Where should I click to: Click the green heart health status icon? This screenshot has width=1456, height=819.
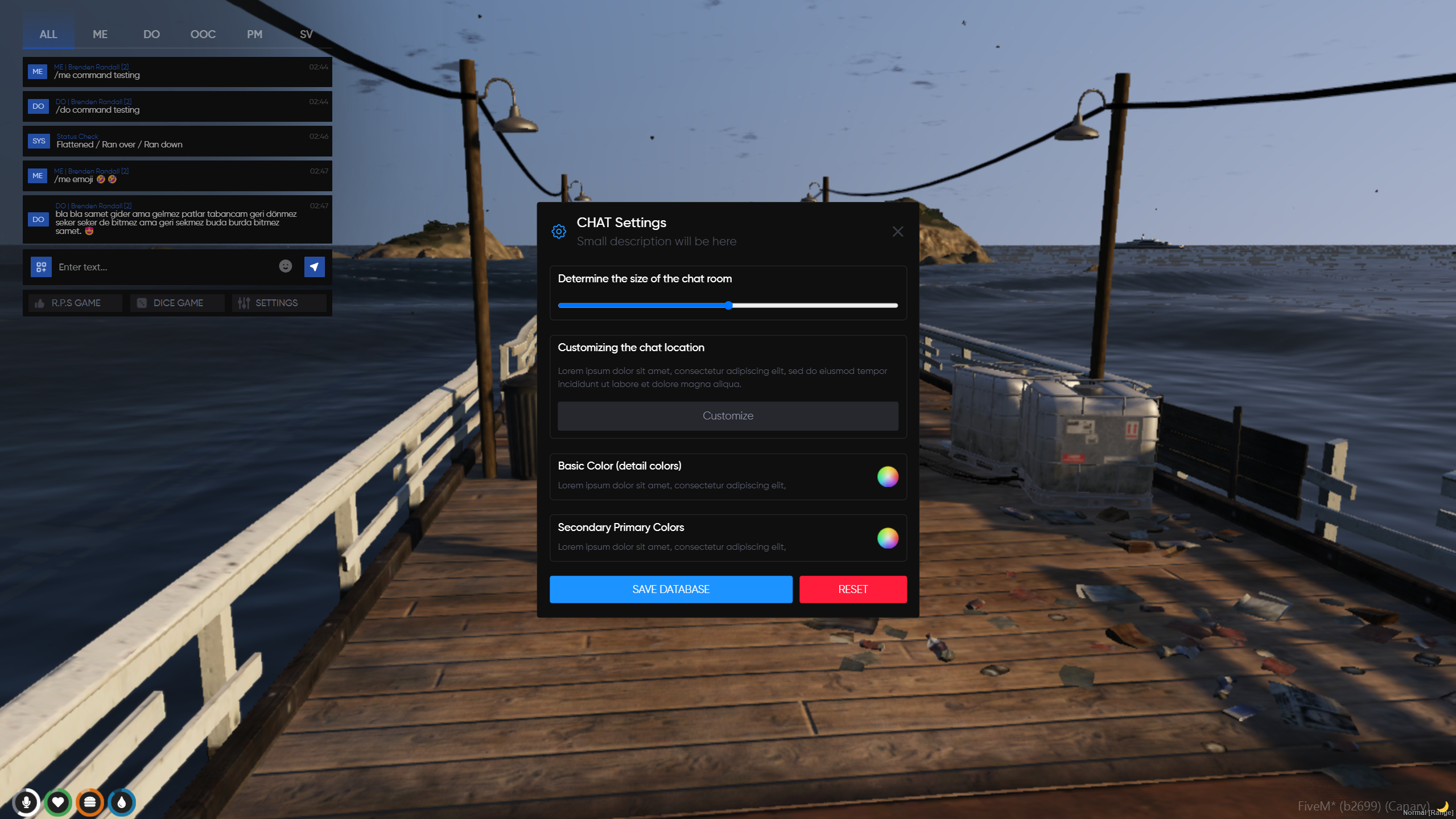click(x=59, y=802)
